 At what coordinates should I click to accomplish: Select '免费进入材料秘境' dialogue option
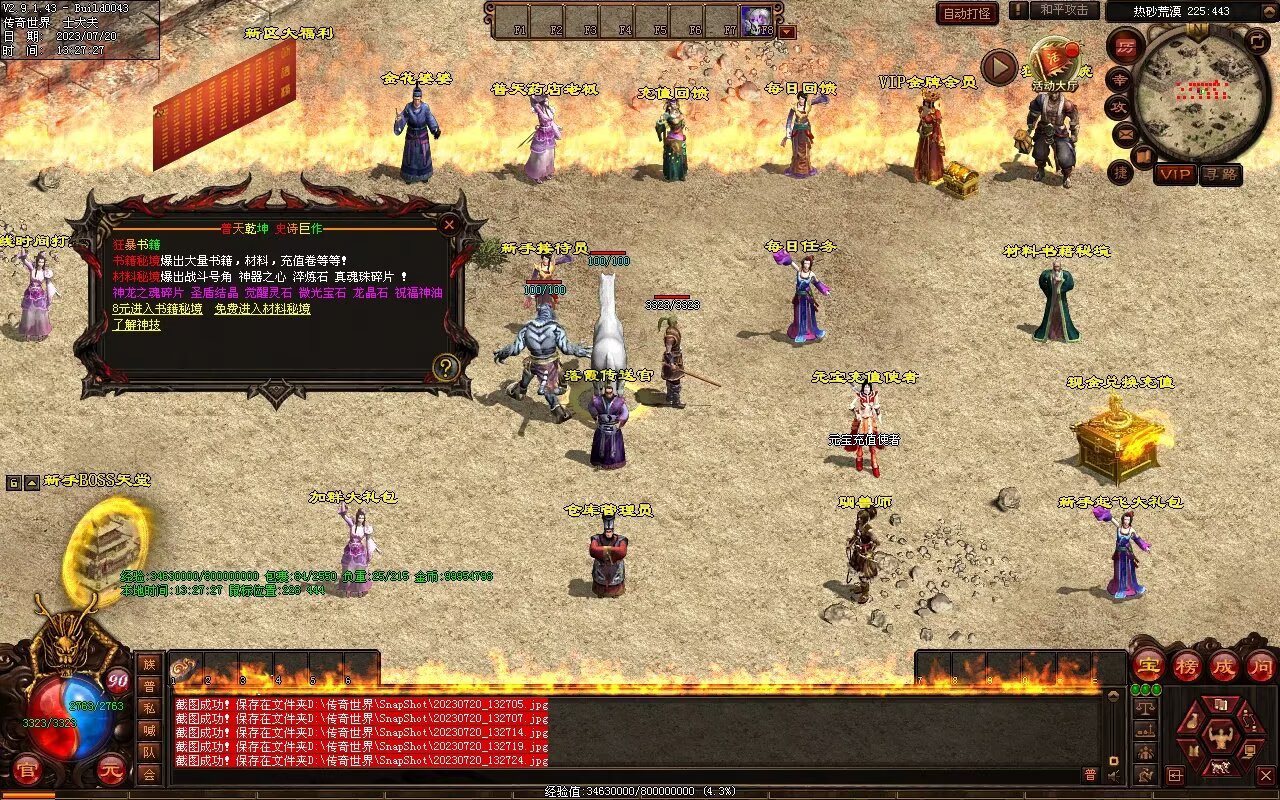pyautogui.click(x=262, y=309)
